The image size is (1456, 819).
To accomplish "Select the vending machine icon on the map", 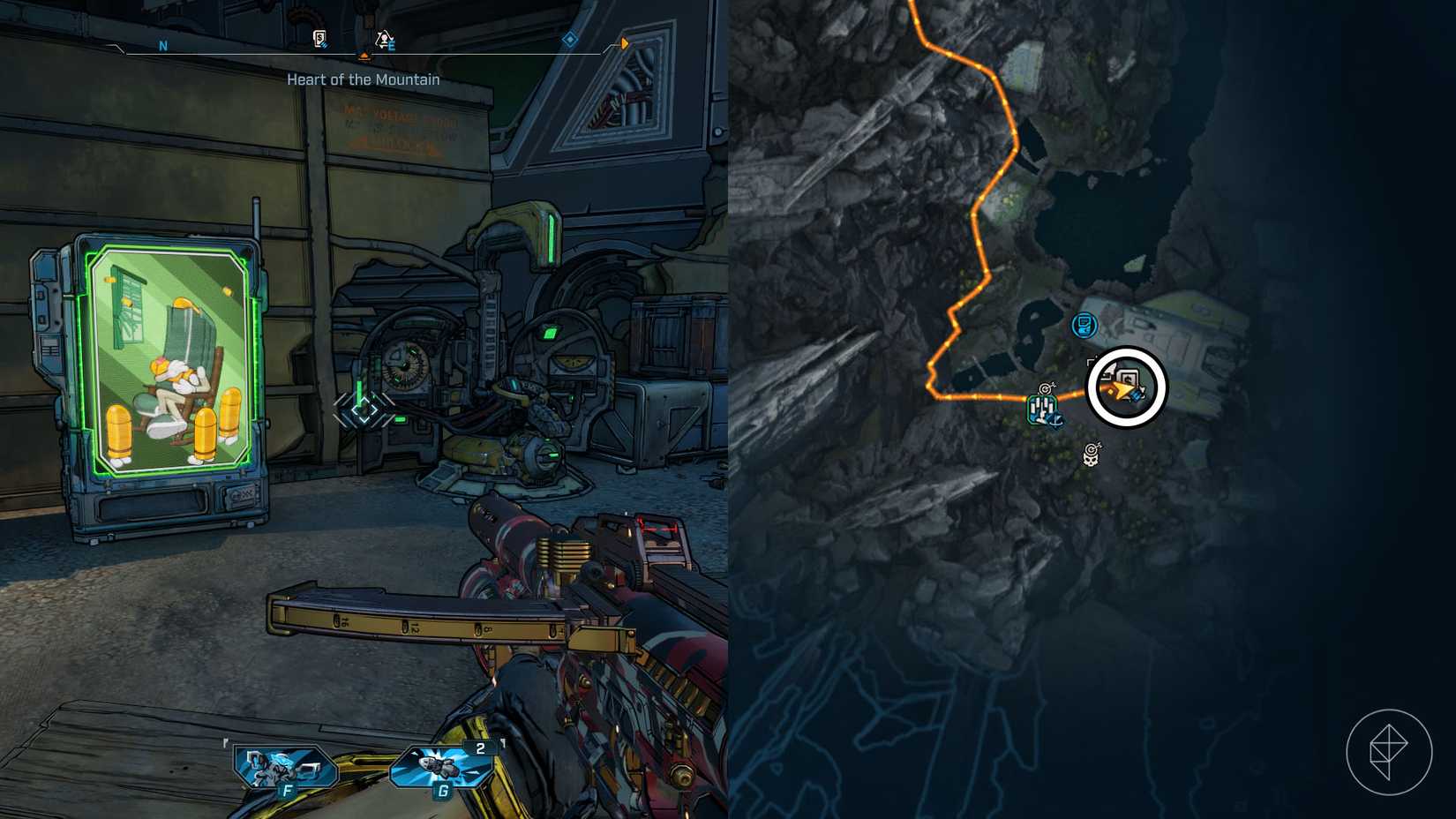I will click(1084, 324).
